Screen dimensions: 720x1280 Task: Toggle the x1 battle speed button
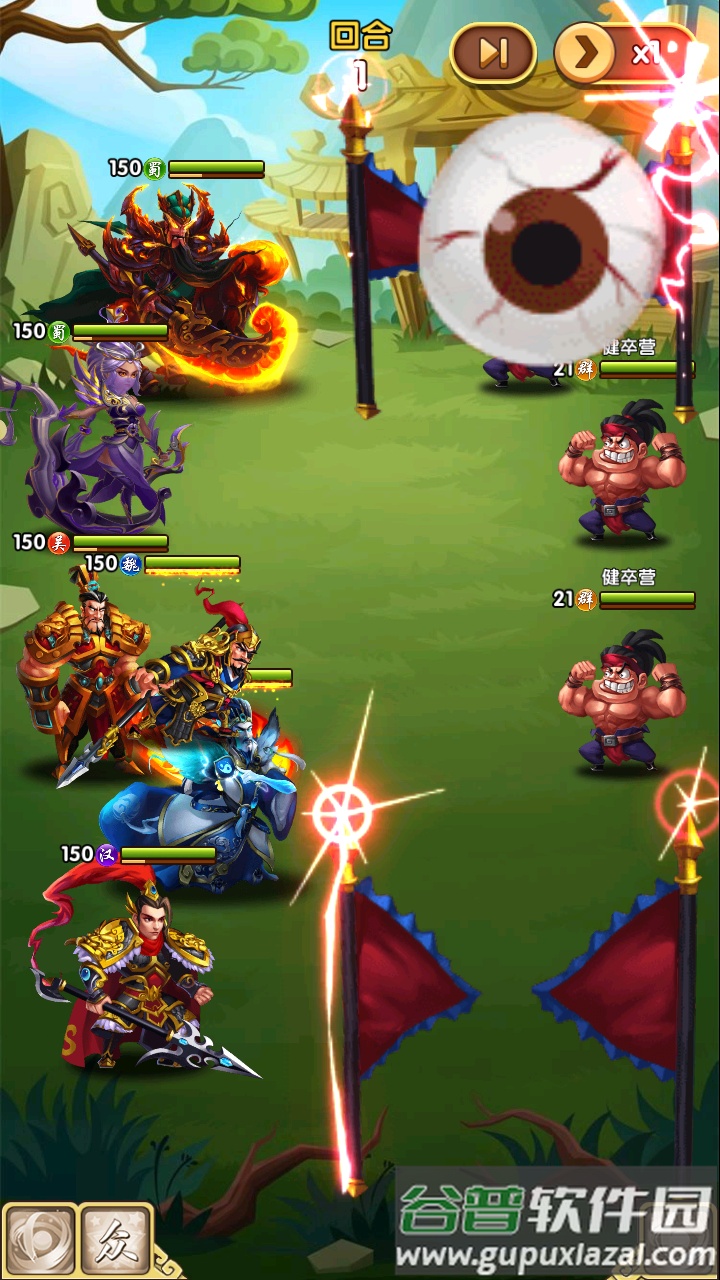(x=622, y=53)
